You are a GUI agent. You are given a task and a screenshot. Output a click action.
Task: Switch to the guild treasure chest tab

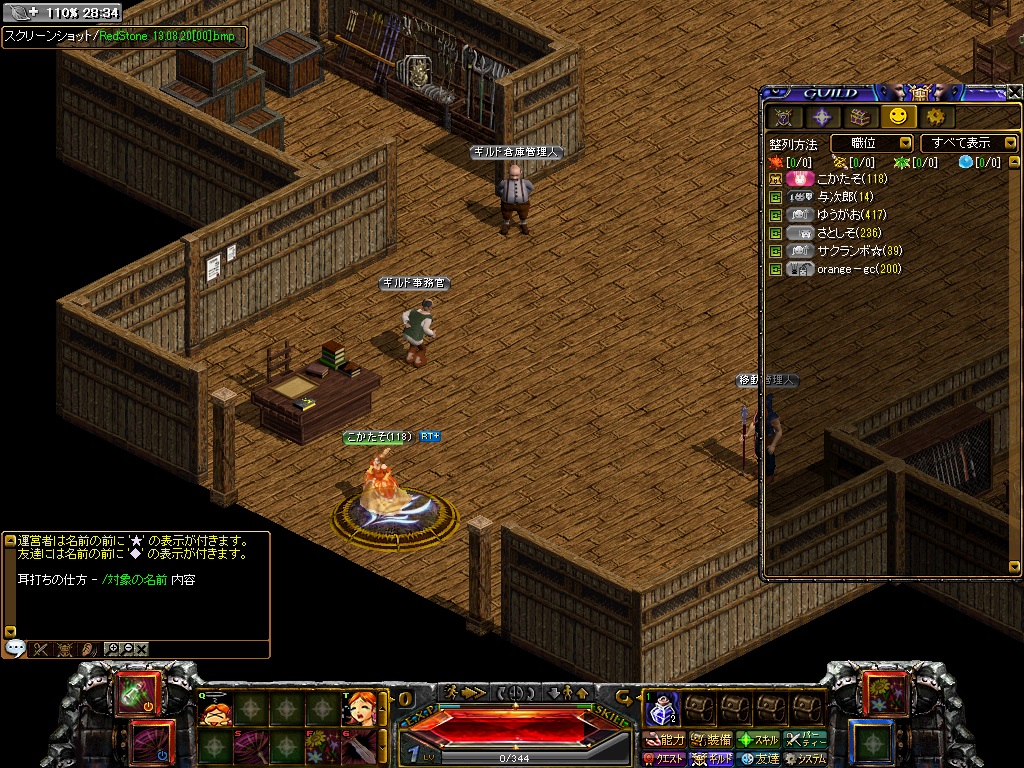[x=861, y=117]
